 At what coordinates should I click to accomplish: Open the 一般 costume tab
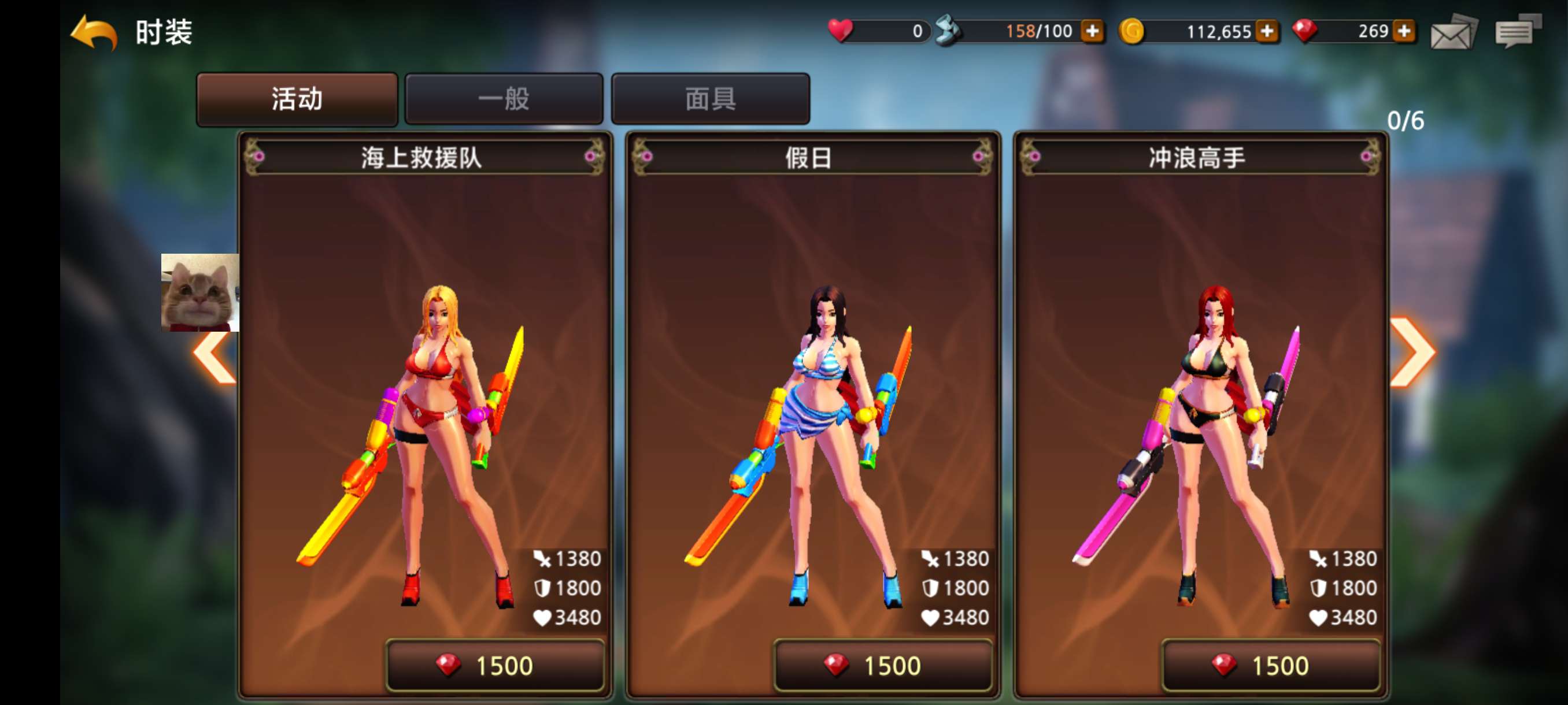pyautogui.click(x=504, y=99)
